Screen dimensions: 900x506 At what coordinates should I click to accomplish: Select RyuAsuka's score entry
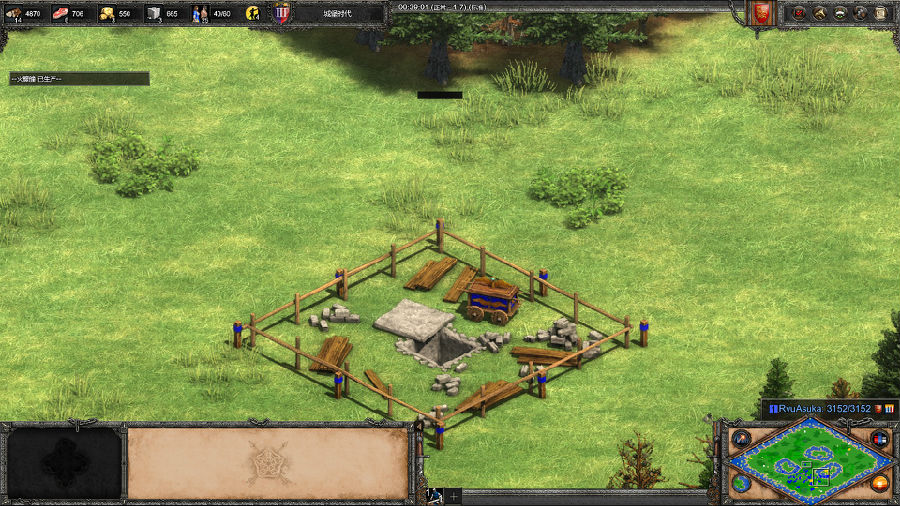[x=820, y=408]
